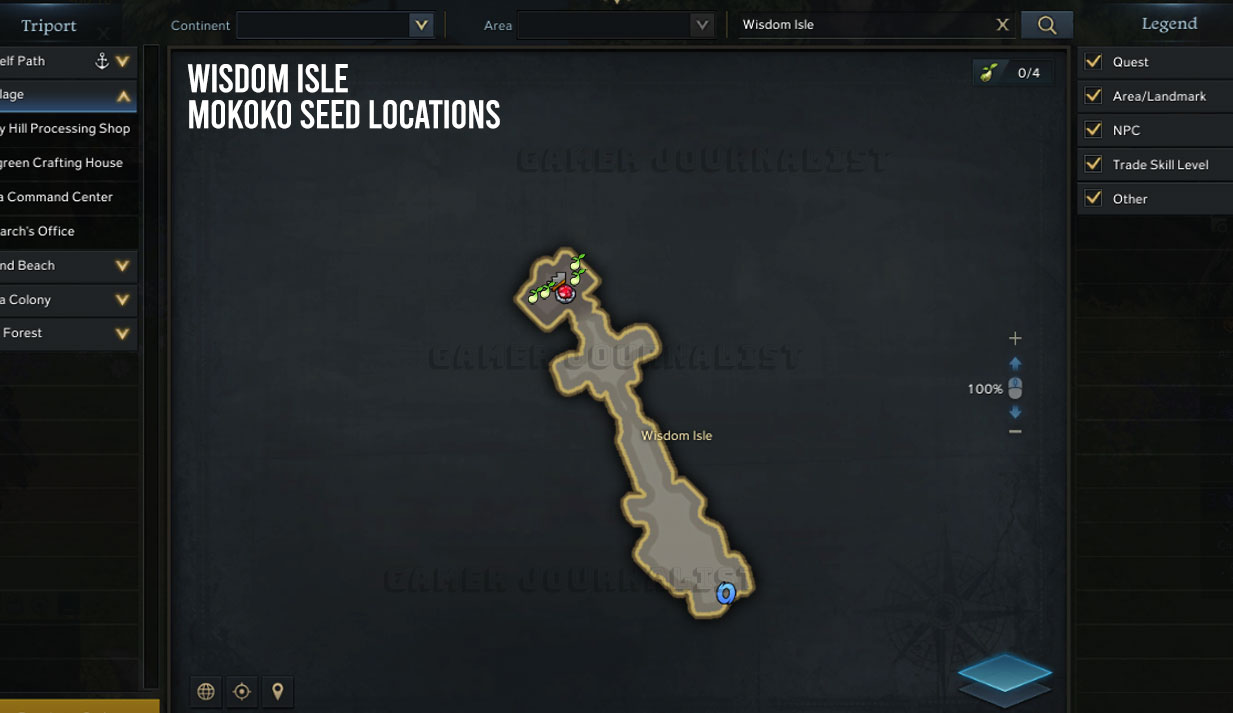Zoom out the map with minus button
The width and height of the screenshot is (1233, 713).
1015,431
